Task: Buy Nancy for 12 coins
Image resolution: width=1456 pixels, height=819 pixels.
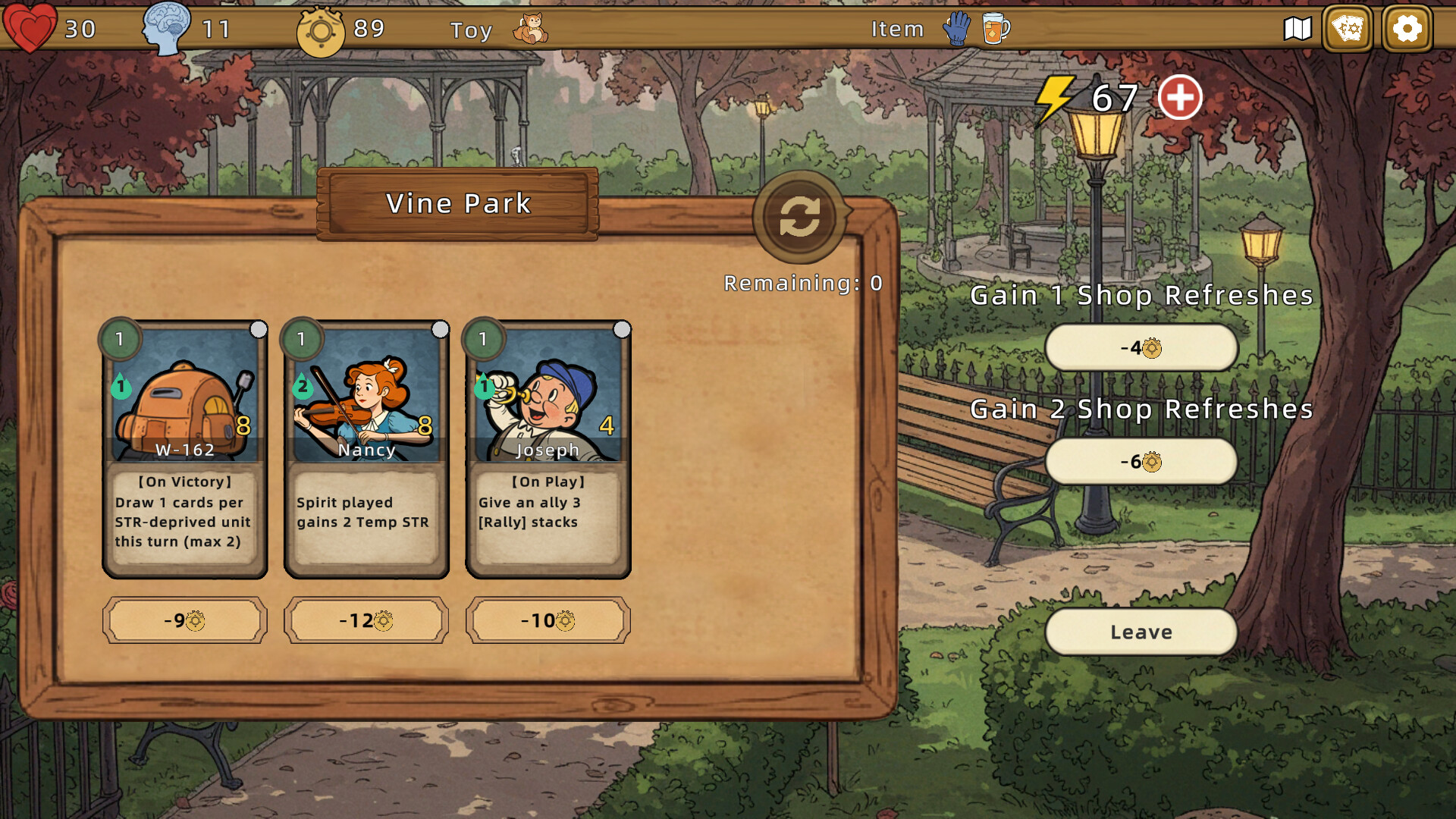Action: (x=366, y=620)
